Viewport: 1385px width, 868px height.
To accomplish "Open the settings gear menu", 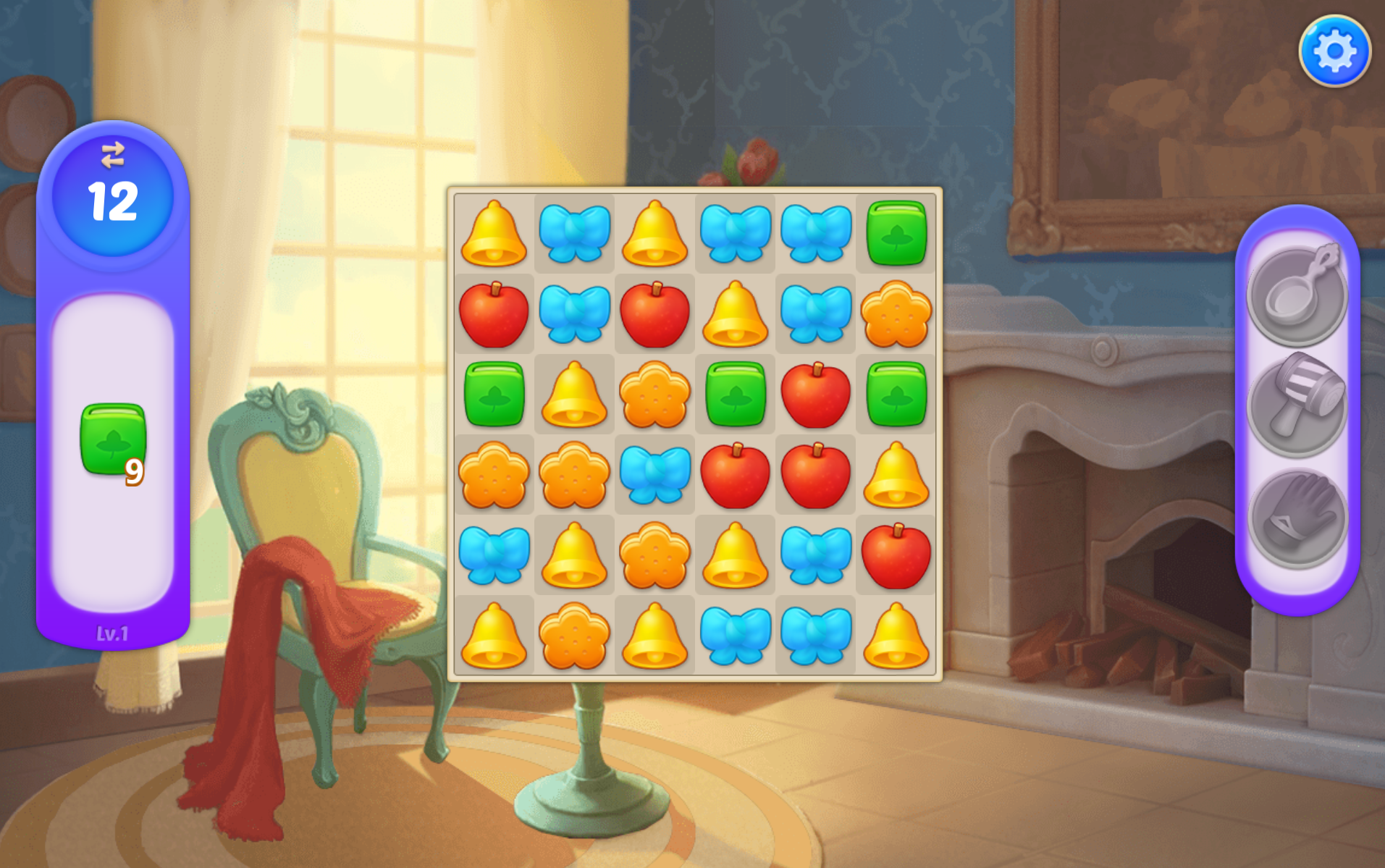I will [x=1334, y=49].
